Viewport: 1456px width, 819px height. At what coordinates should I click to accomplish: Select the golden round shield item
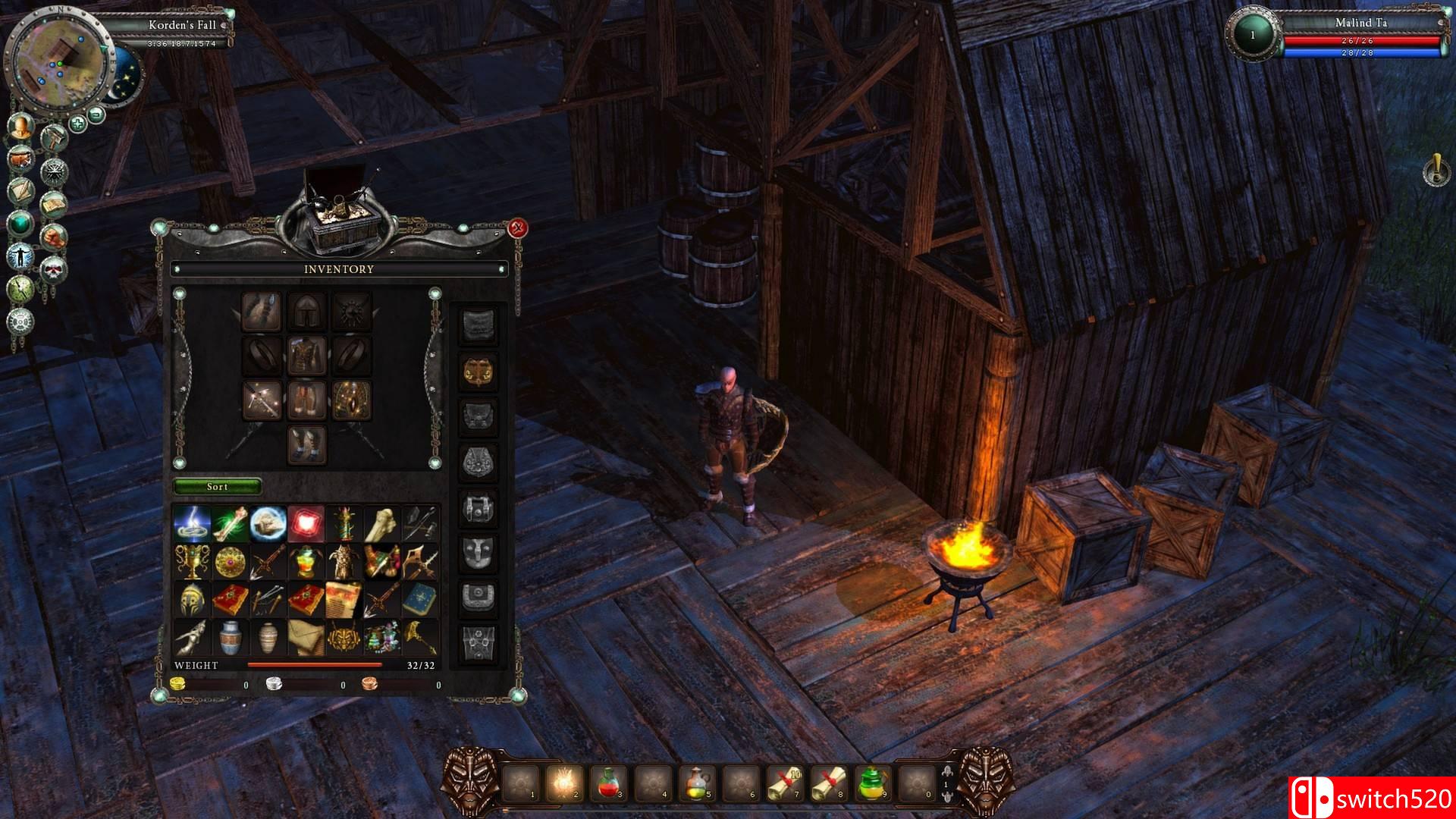click(x=229, y=561)
